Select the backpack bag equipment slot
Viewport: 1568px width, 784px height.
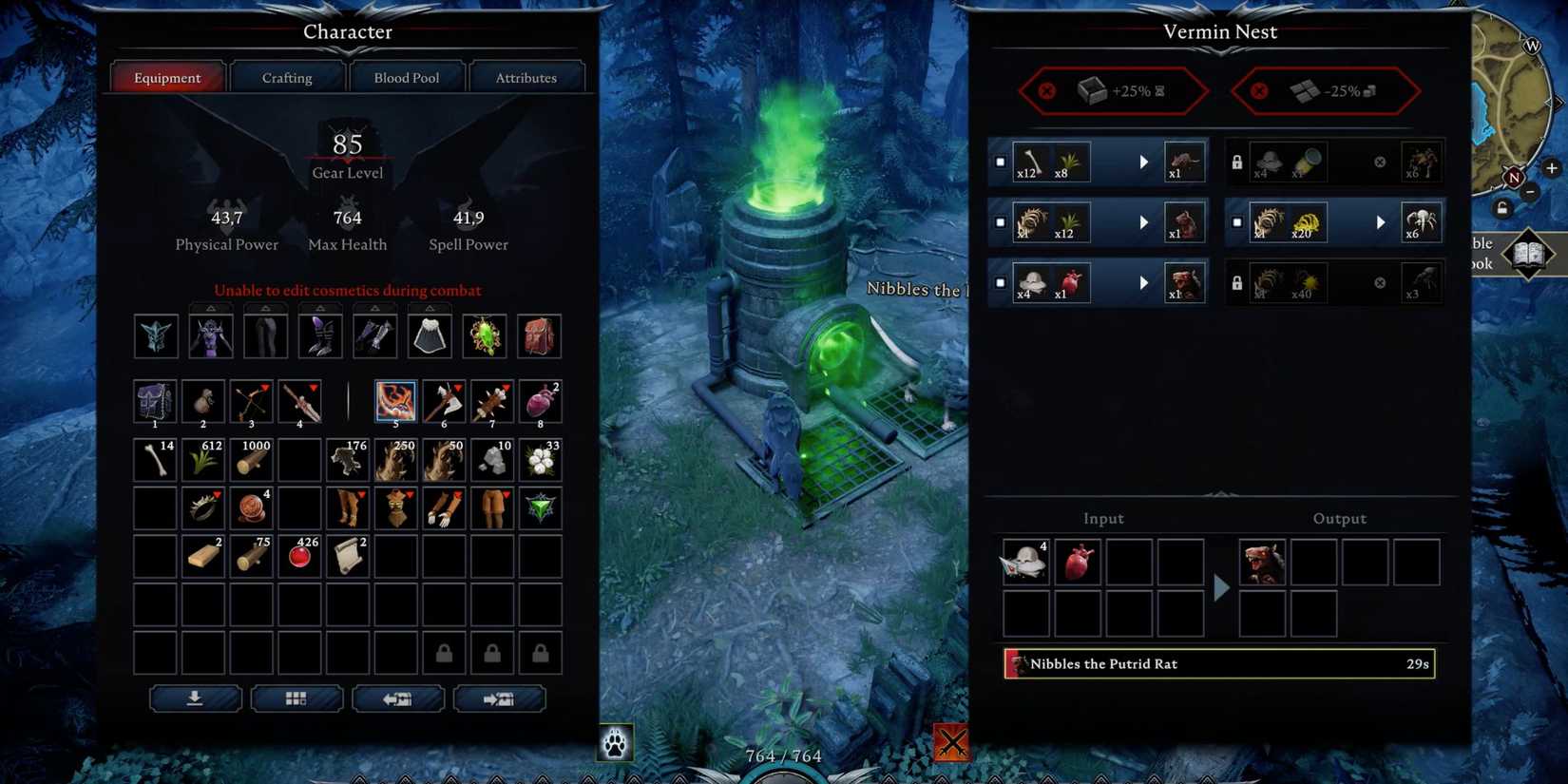pyautogui.click(x=539, y=335)
